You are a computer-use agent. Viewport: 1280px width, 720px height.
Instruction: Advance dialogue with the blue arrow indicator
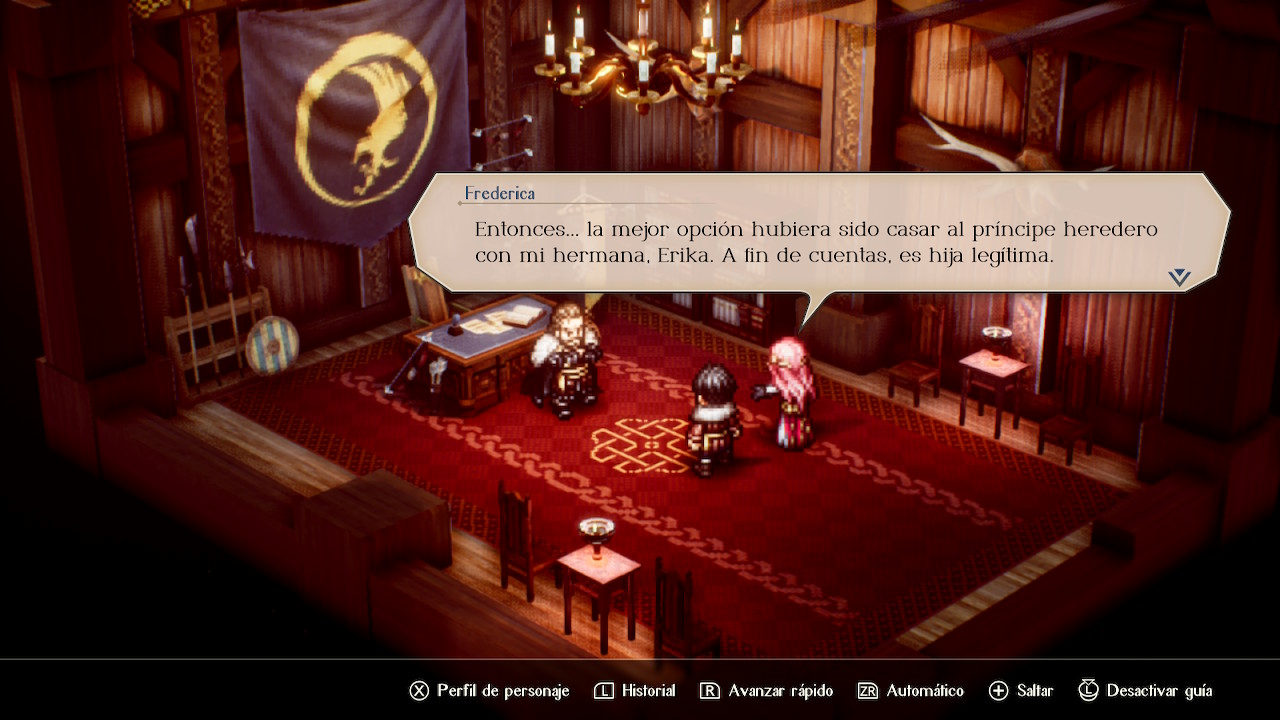coord(1179,278)
